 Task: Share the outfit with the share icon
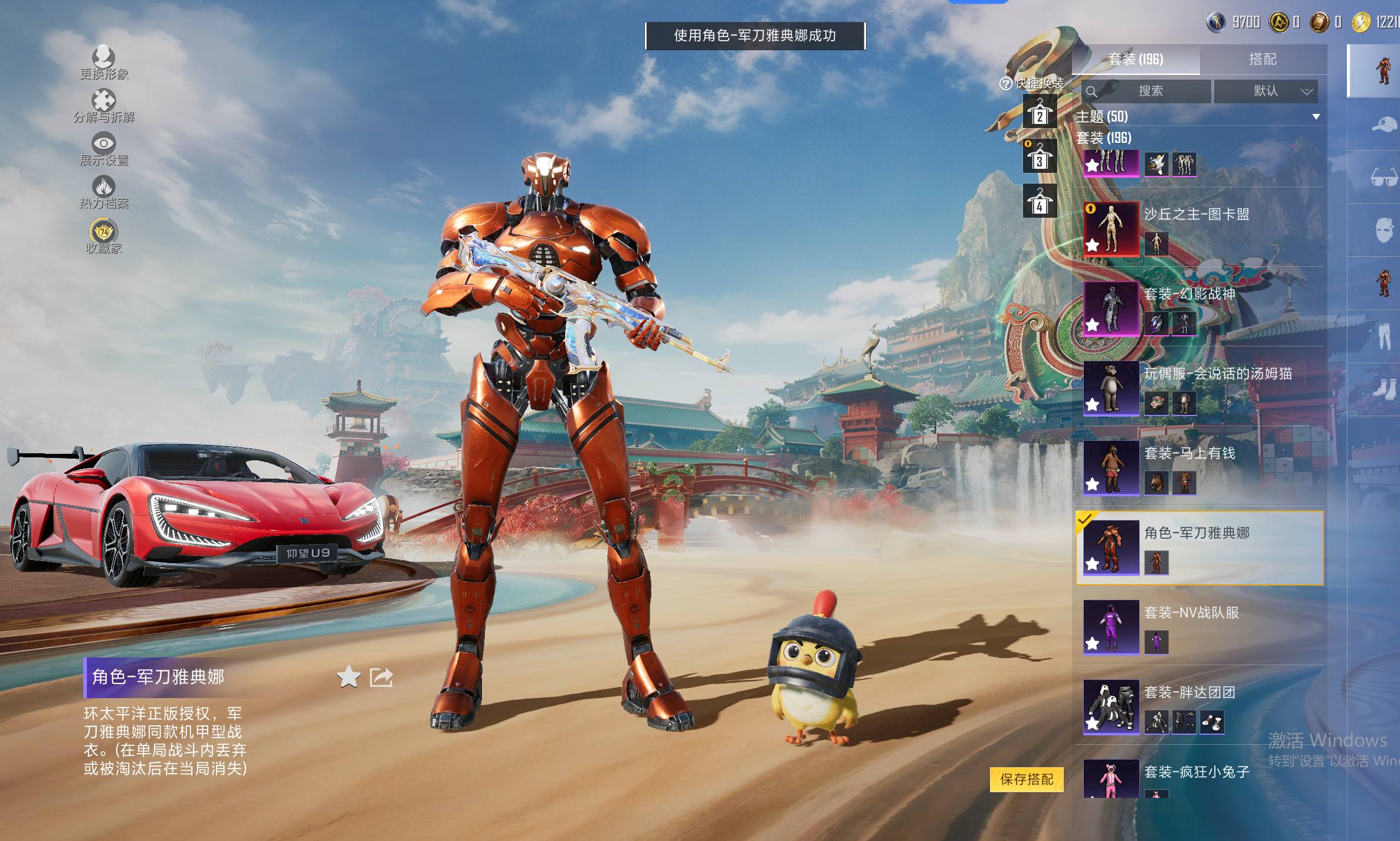pos(381,677)
